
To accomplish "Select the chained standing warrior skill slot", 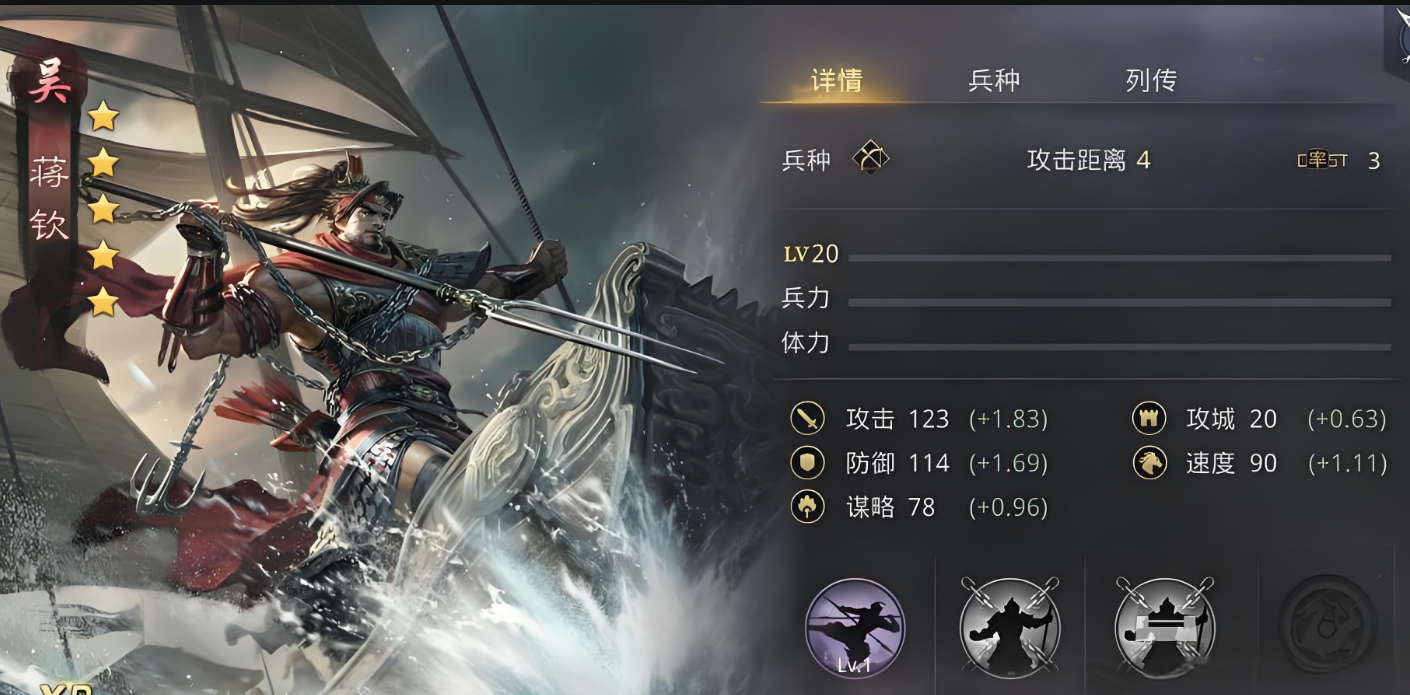I will point(1010,628).
